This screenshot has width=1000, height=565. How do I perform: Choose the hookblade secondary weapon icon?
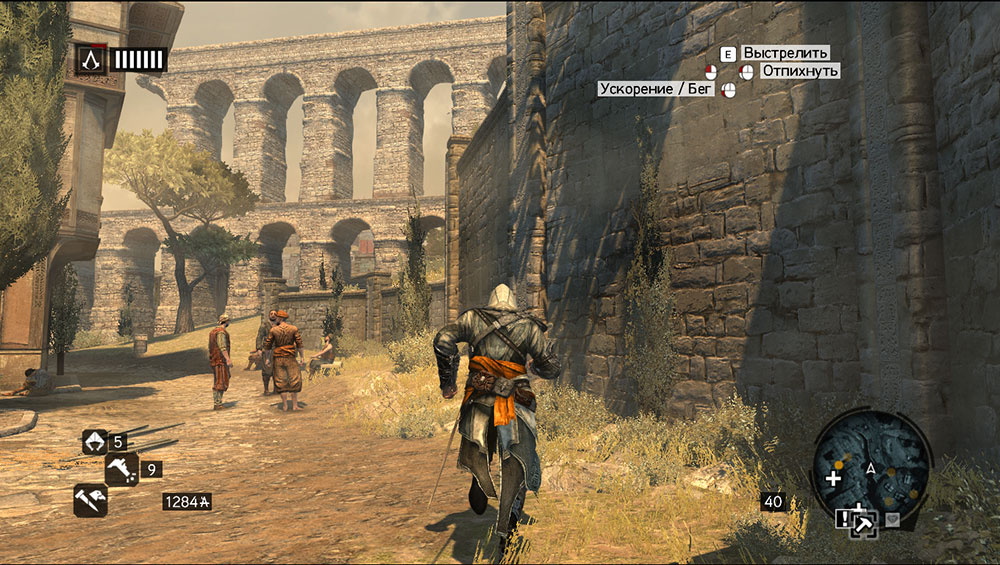pyautogui.click(x=90, y=499)
